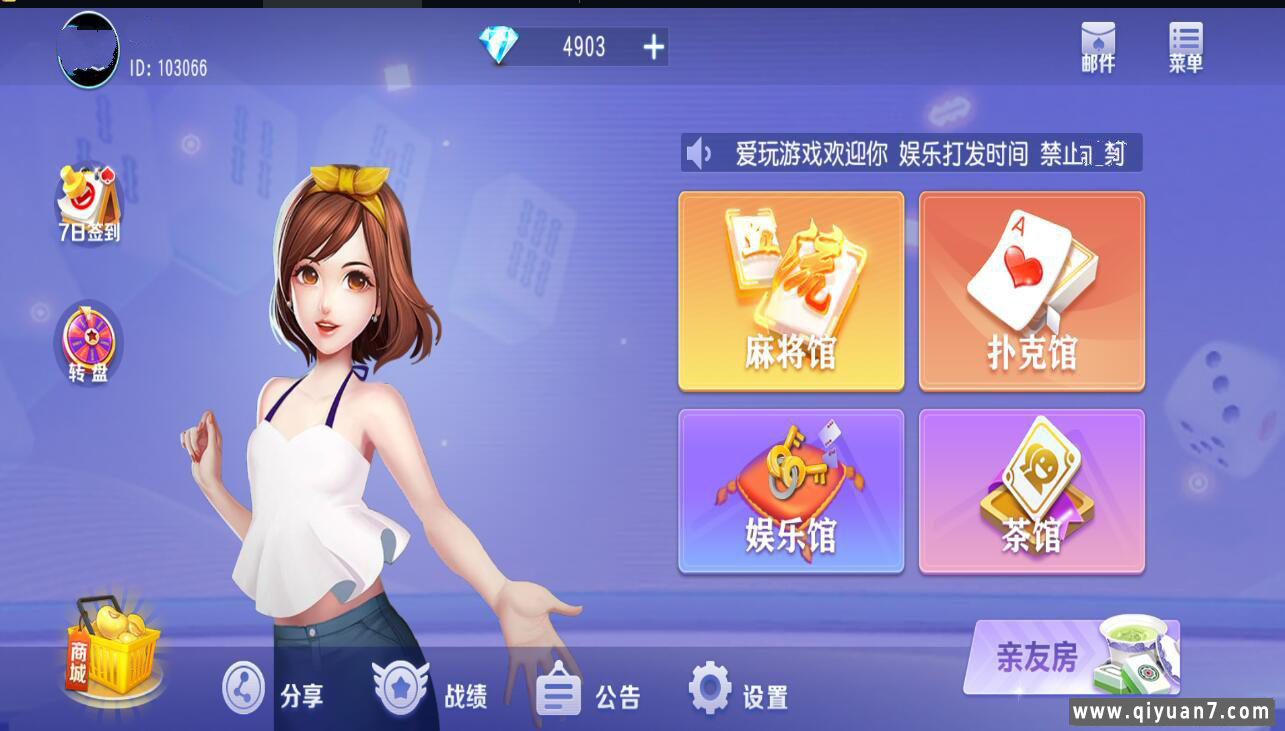Image resolution: width=1285 pixels, height=731 pixels.
Task: Spin the 转盘 lucky wheel icon
Action: tap(88, 343)
